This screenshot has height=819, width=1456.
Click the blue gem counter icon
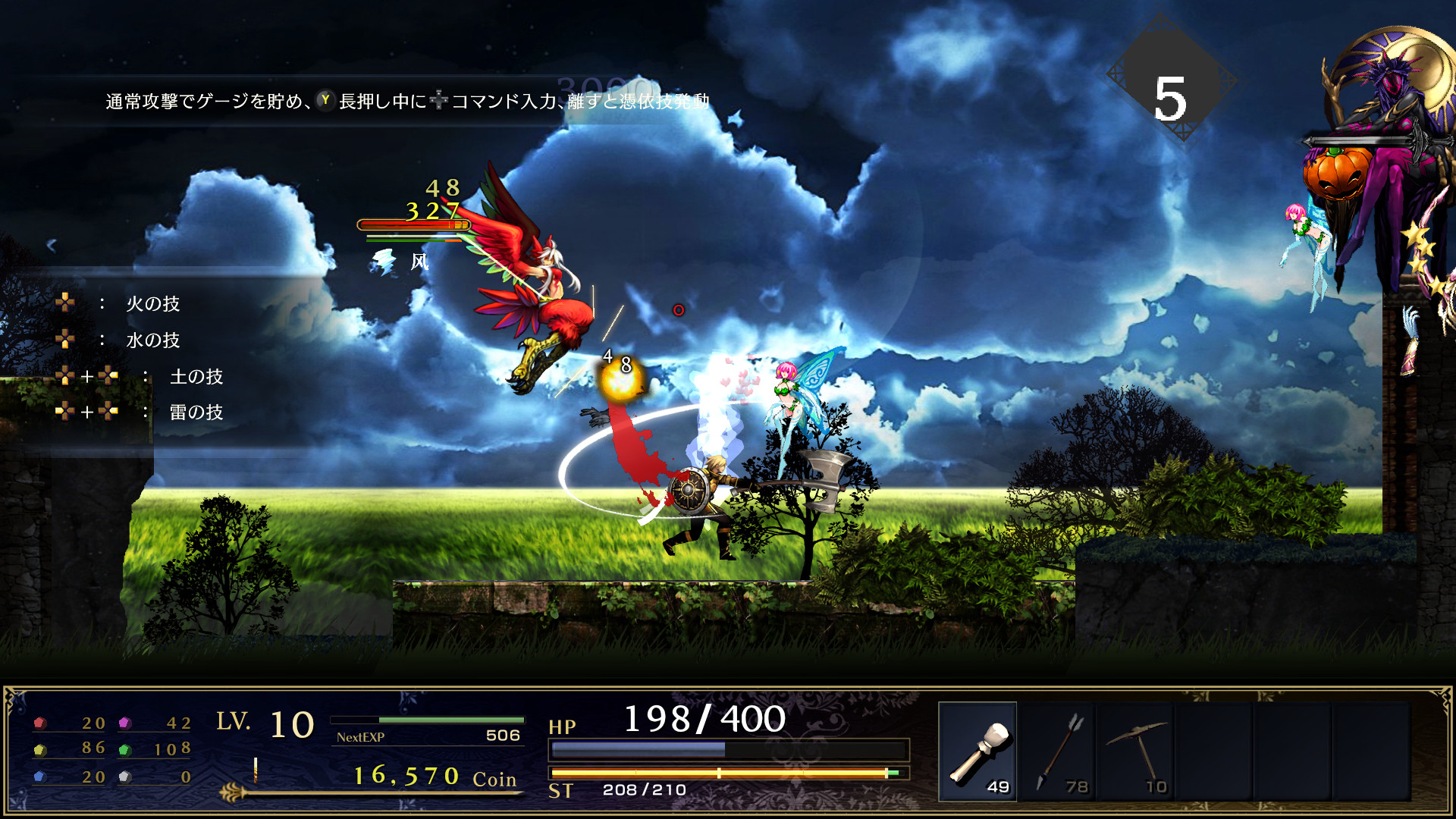(39, 777)
